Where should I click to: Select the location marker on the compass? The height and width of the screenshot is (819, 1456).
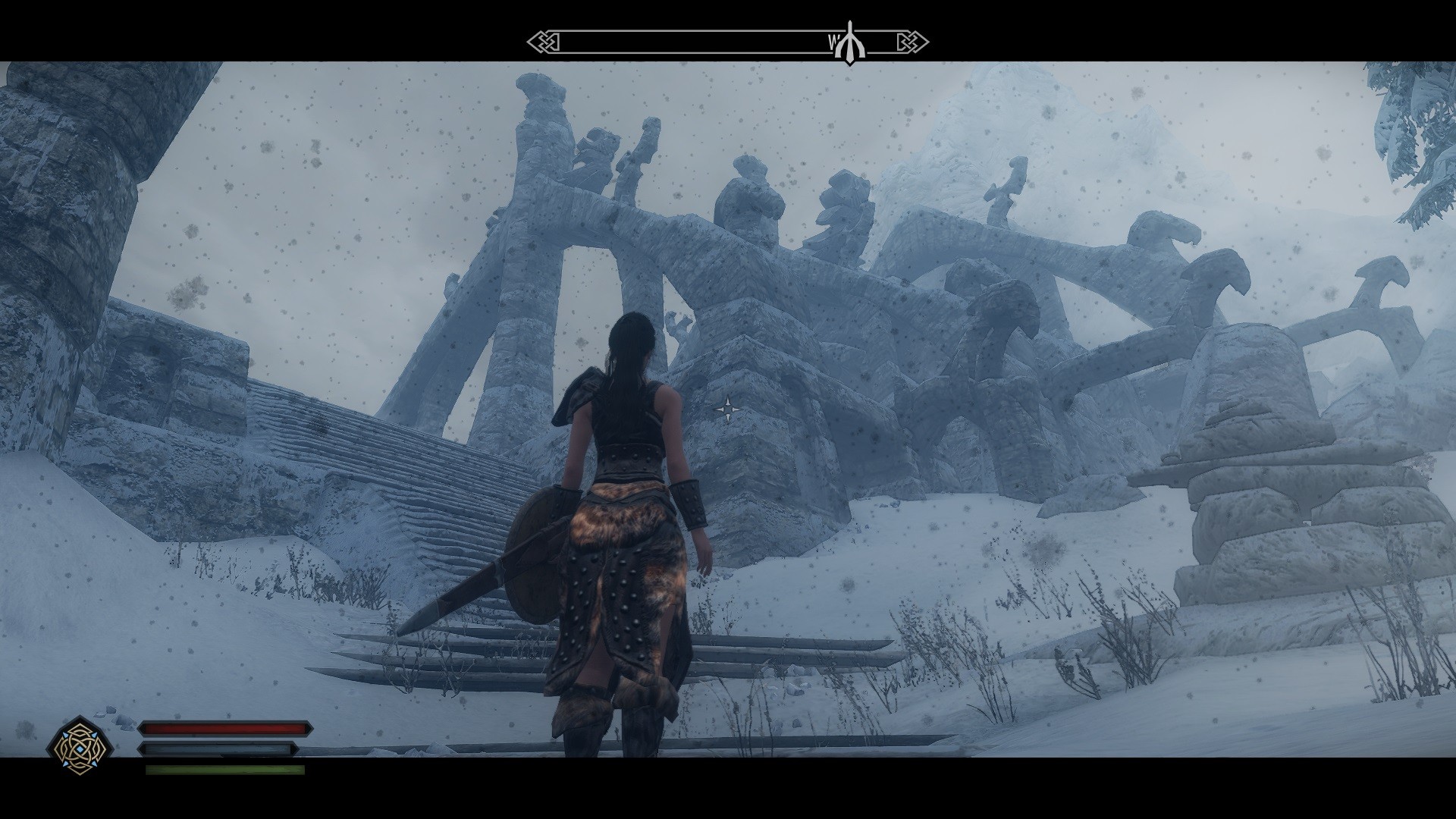point(850,43)
